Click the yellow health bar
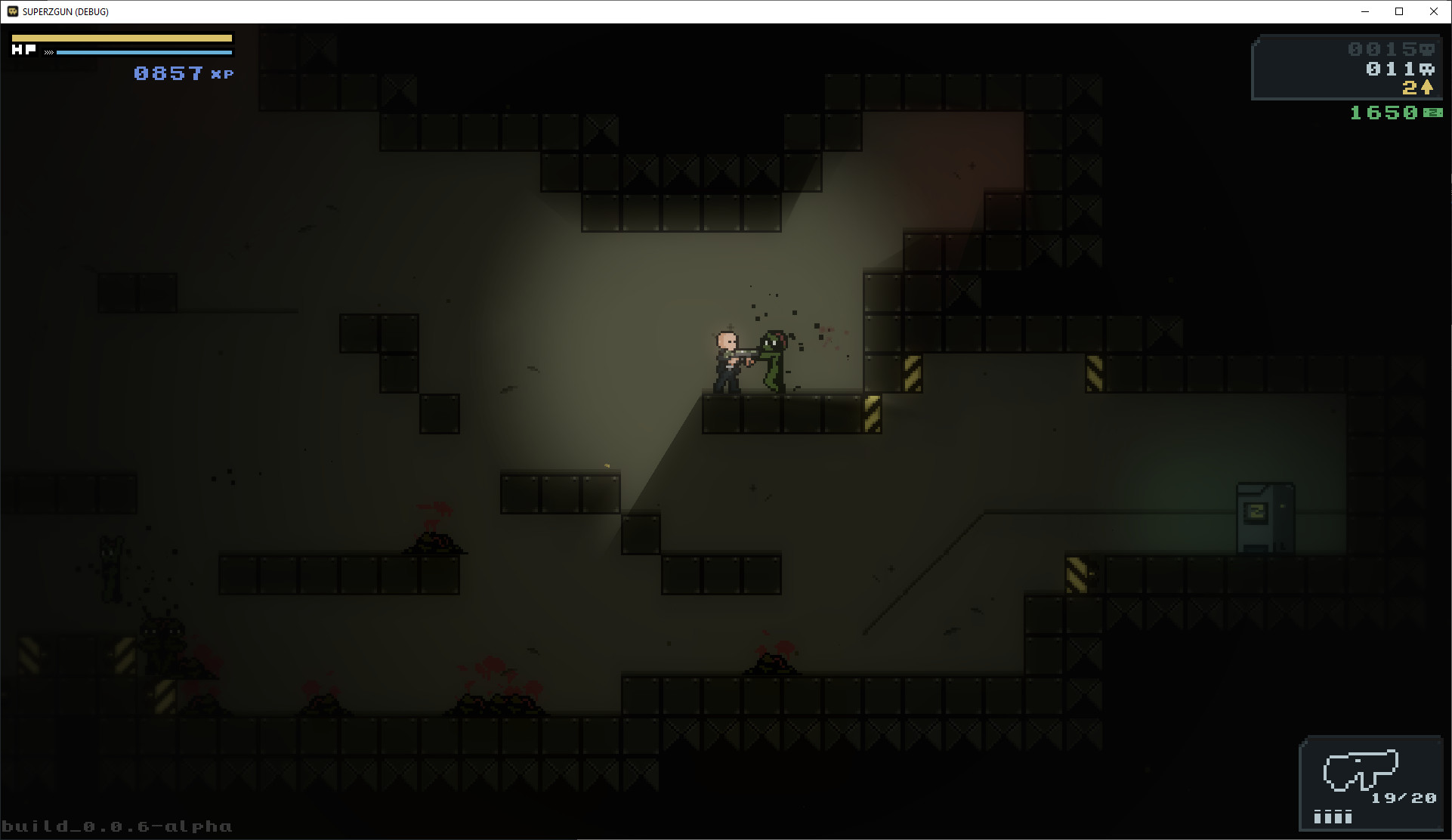The height and width of the screenshot is (840, 1452). pos(121,37)
